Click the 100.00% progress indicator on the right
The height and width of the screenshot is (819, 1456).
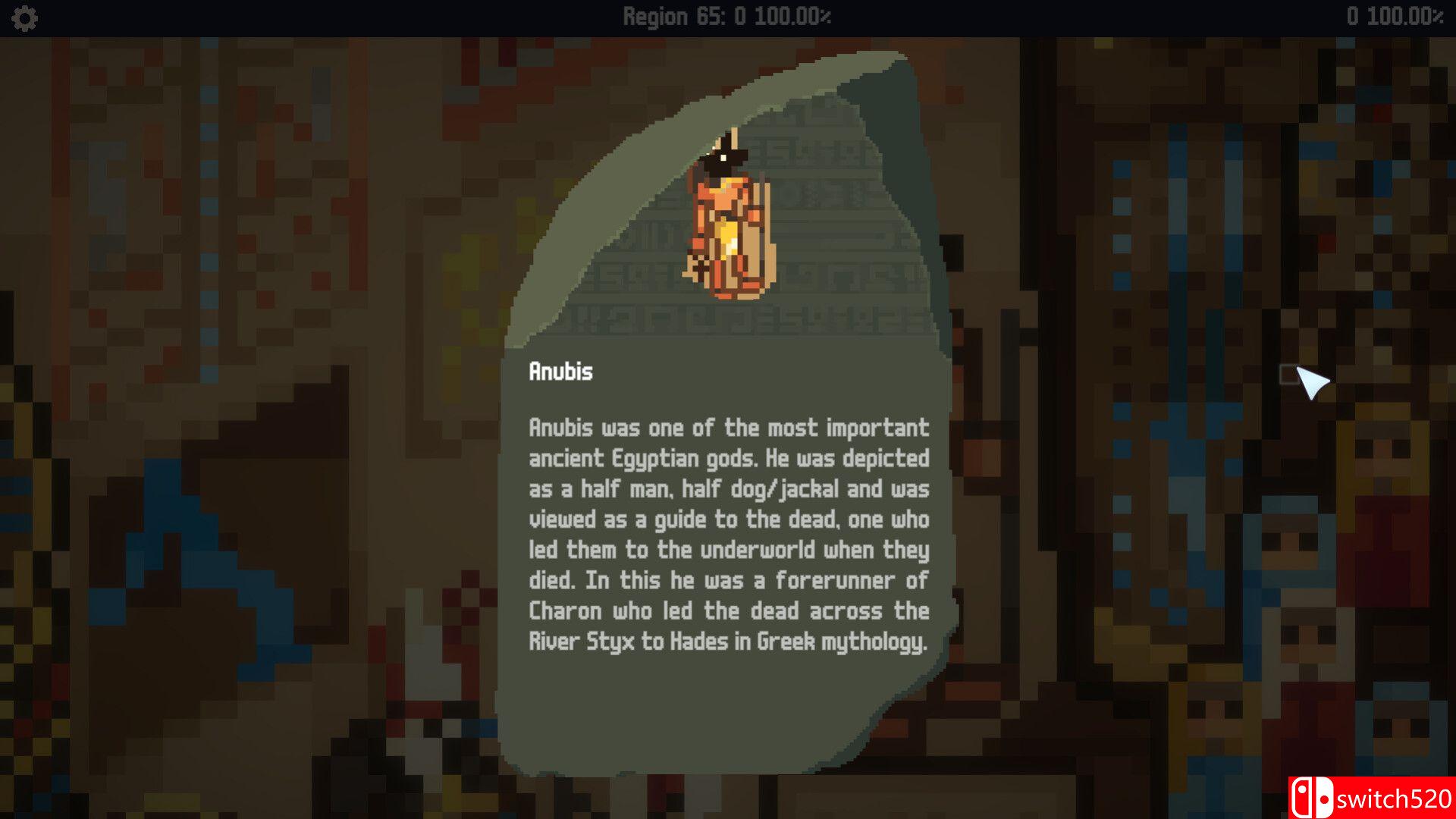(1407, 17)
